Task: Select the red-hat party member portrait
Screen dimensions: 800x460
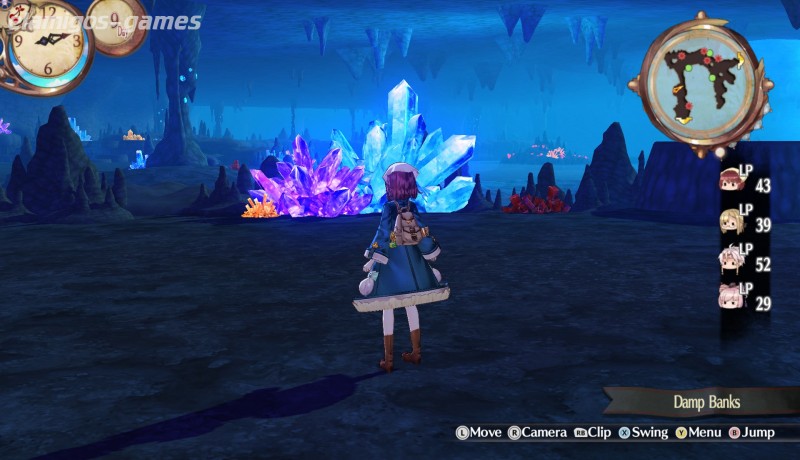Action: (x=731, y=181)
